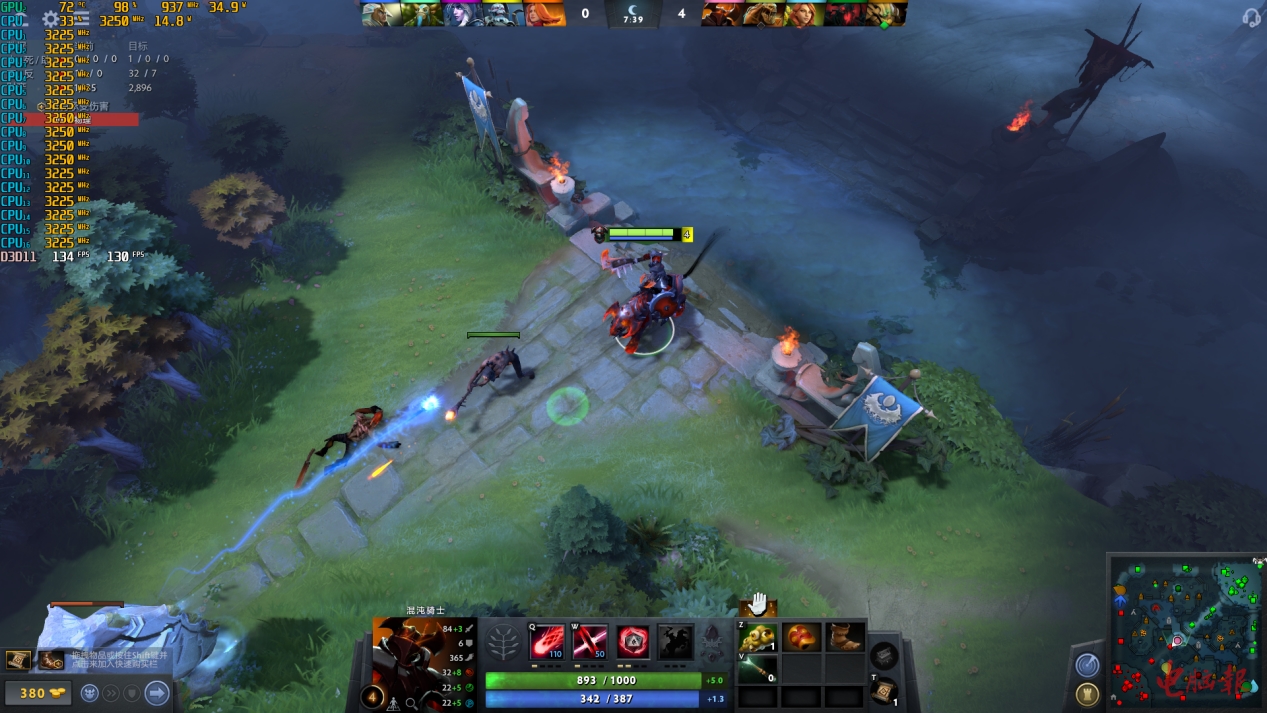Use the yellow item with hotkey Z

[758, 637]
